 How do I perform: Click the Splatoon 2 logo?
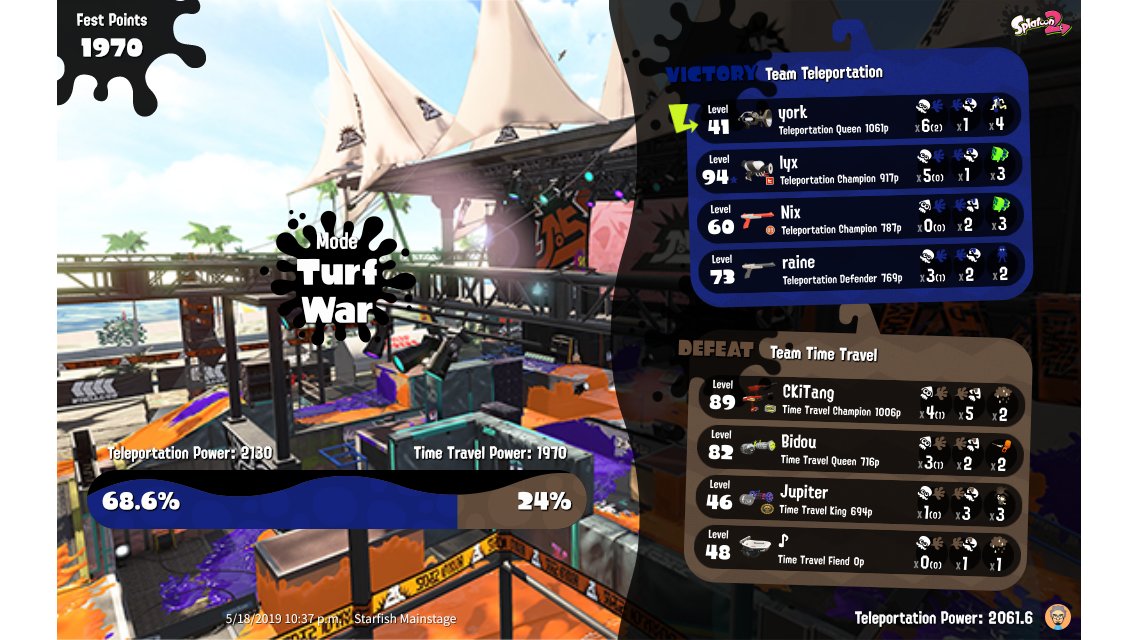pos(1040,25)
